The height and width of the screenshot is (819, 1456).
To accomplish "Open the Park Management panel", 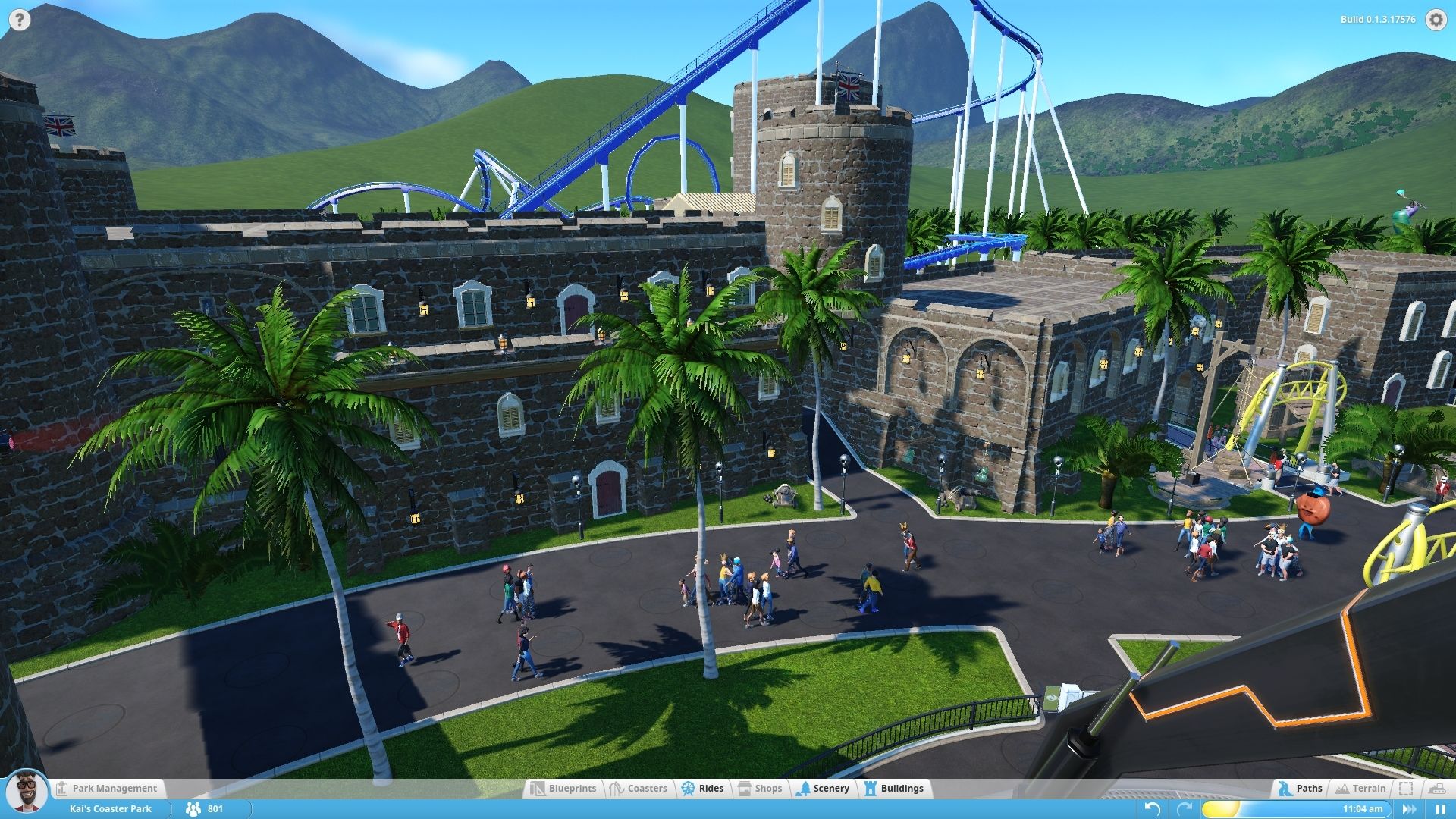I will [106, 789].
